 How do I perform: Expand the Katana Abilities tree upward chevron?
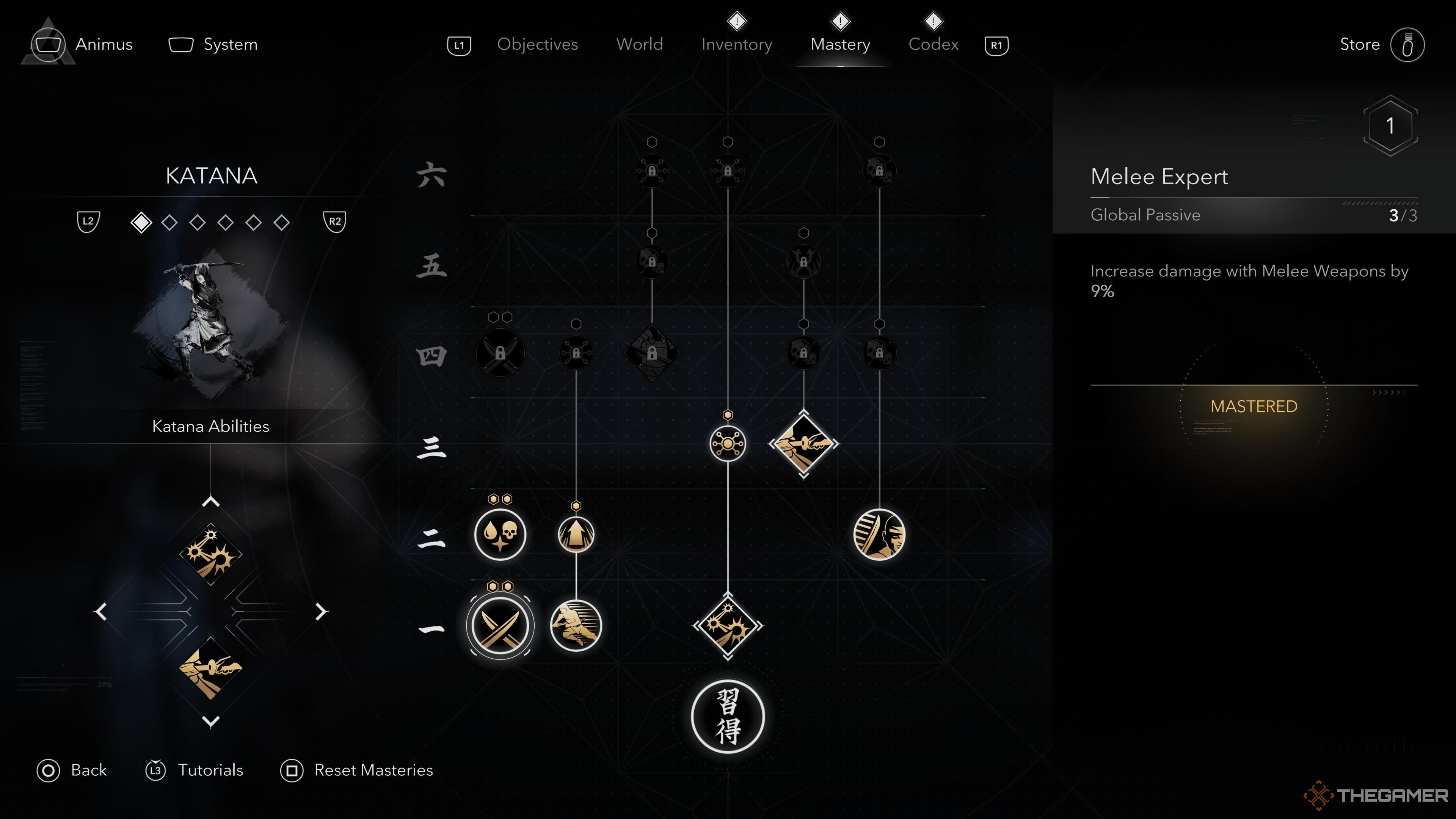click(212, 500)
